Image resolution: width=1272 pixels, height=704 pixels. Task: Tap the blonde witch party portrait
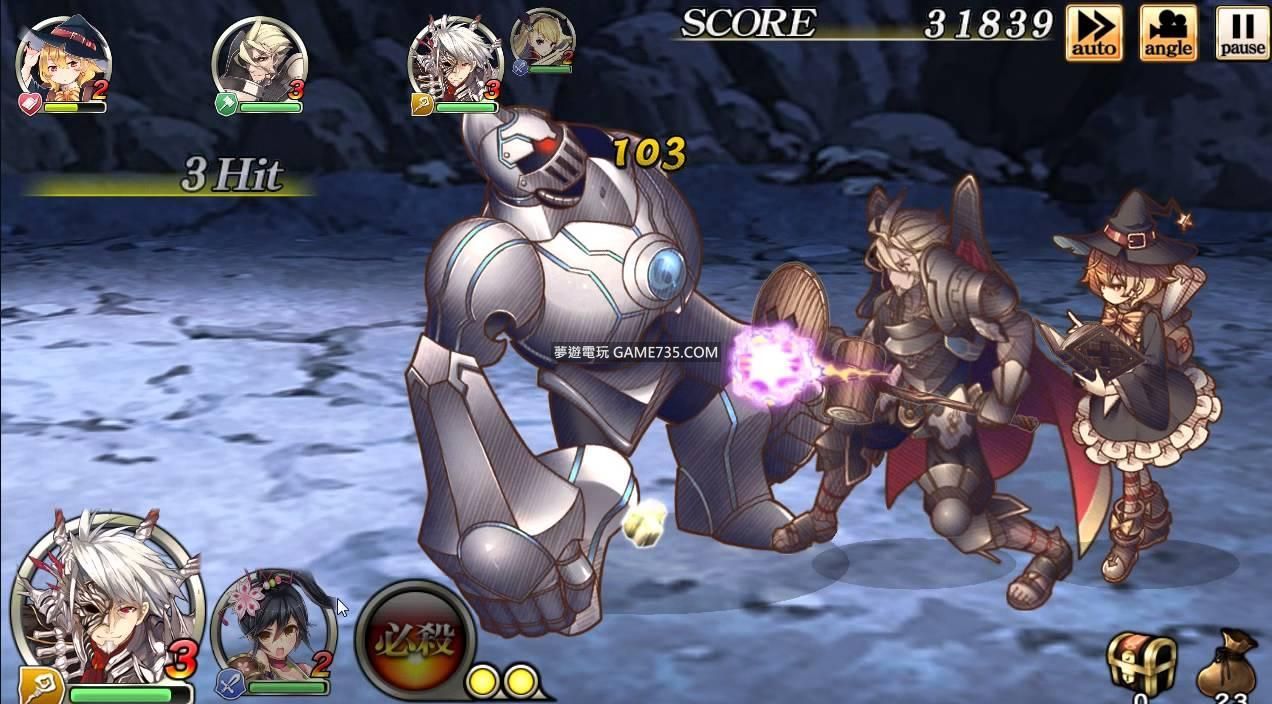(62, 62)
